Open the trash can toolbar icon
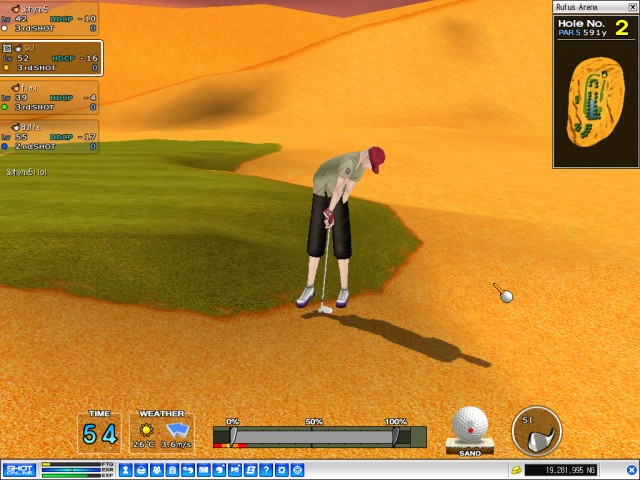Screen dimensions: 640x480 173,470
